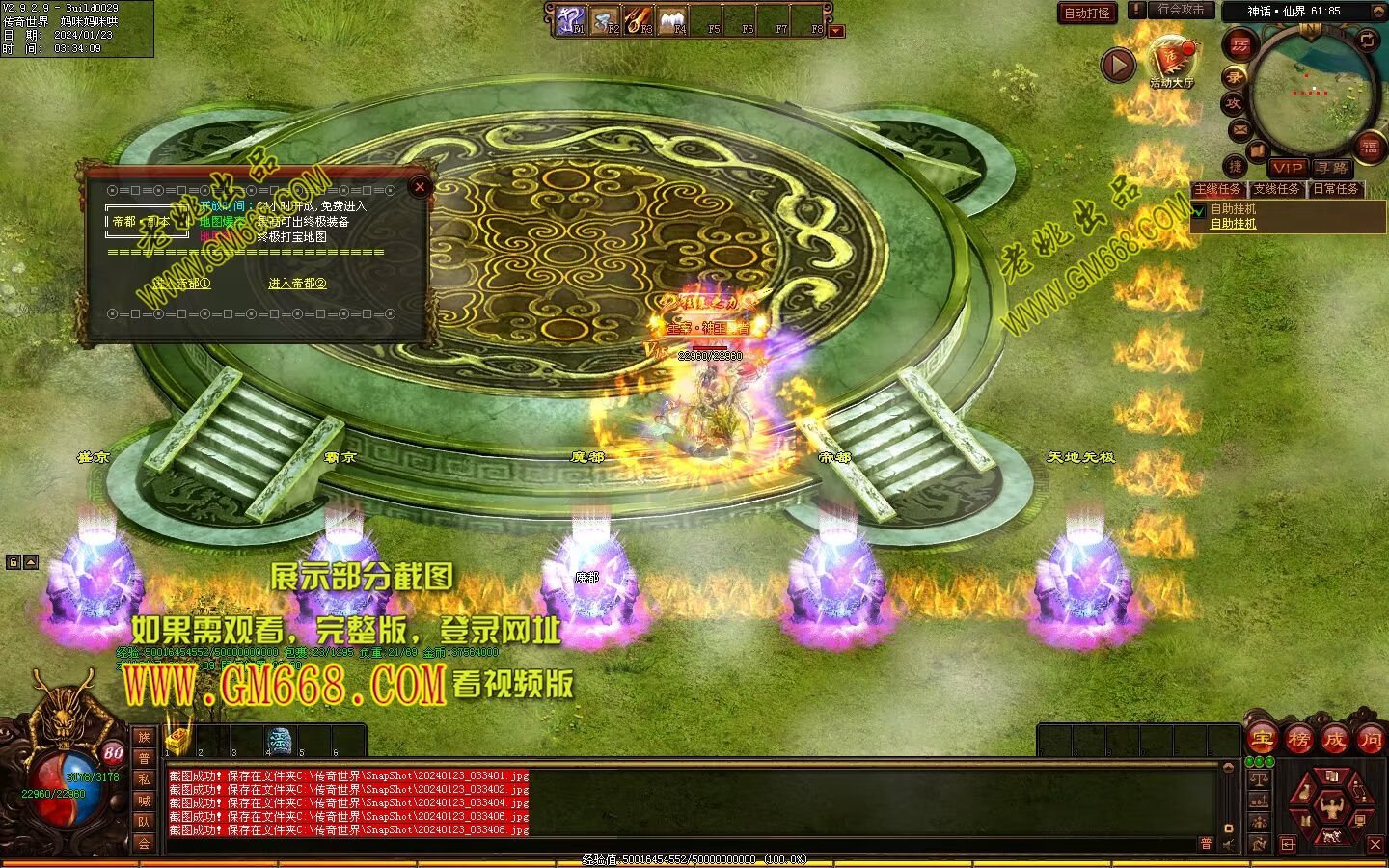The width and height of the screenshot is (1389, 868).
Task: Open the 宝 treasure shop button
Action: (x=1262, y=739)
